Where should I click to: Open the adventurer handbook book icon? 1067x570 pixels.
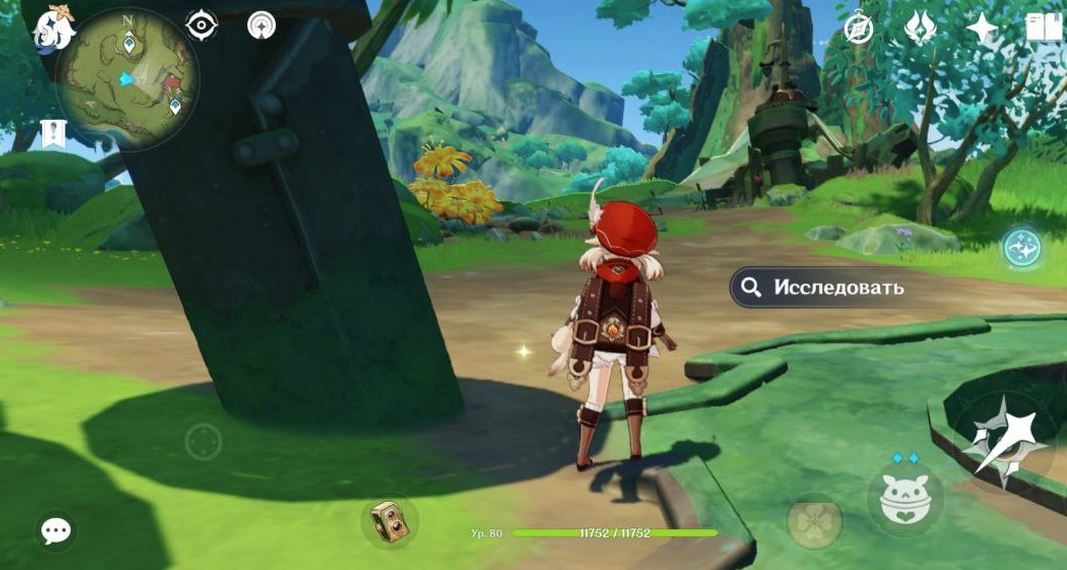[x=1043, y=28]
